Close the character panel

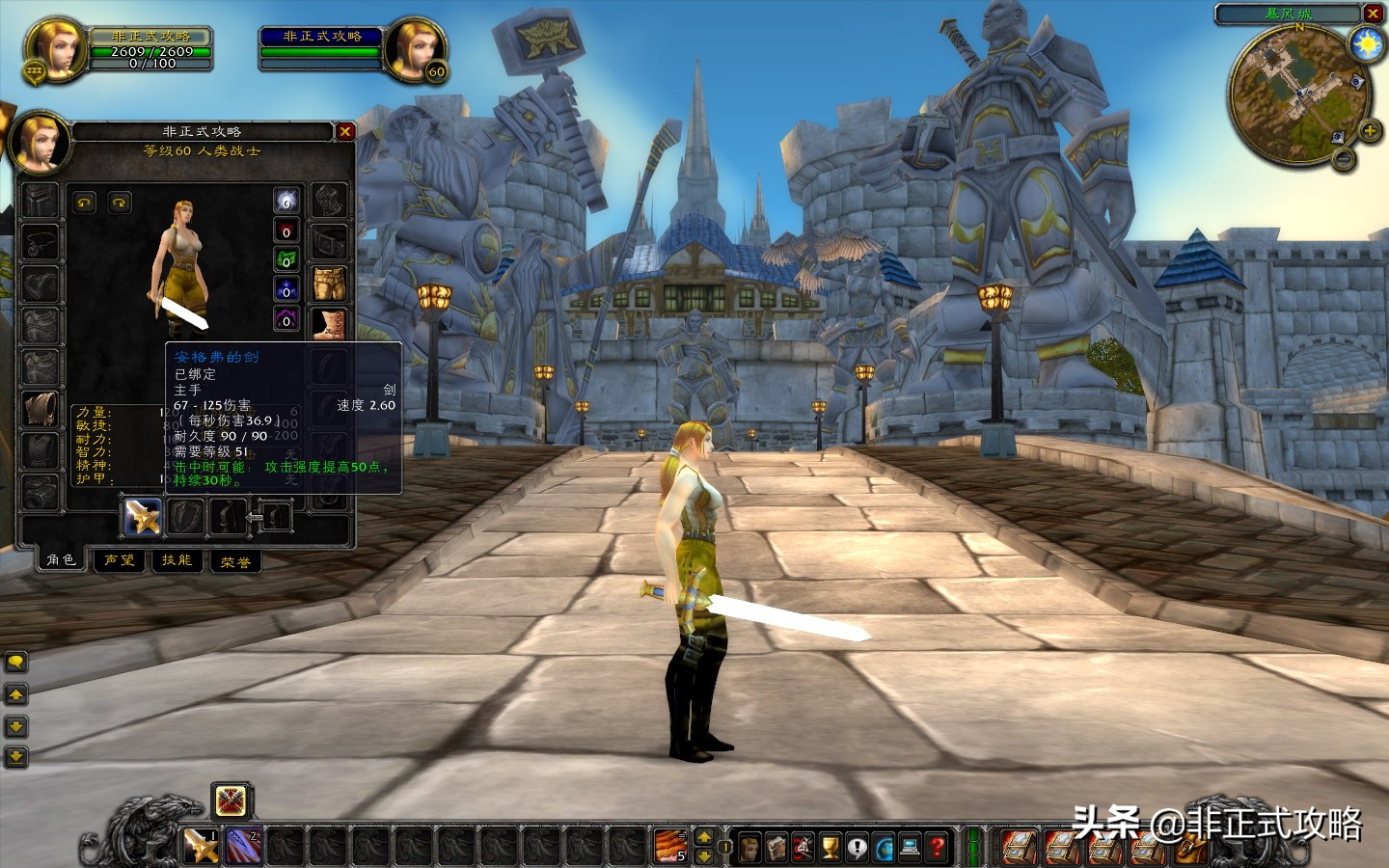(x=345, y=131)
